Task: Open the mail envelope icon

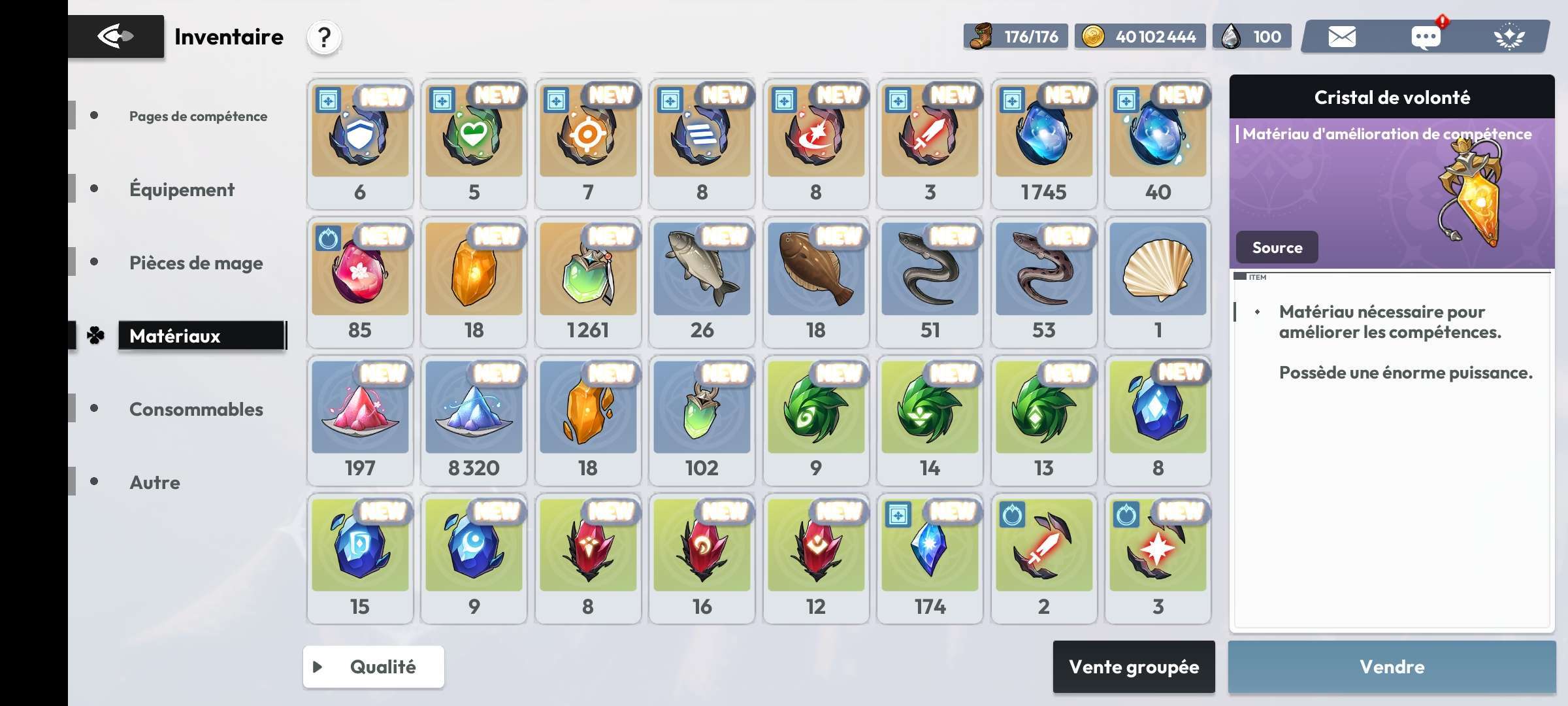Action: pos(1342,37)
